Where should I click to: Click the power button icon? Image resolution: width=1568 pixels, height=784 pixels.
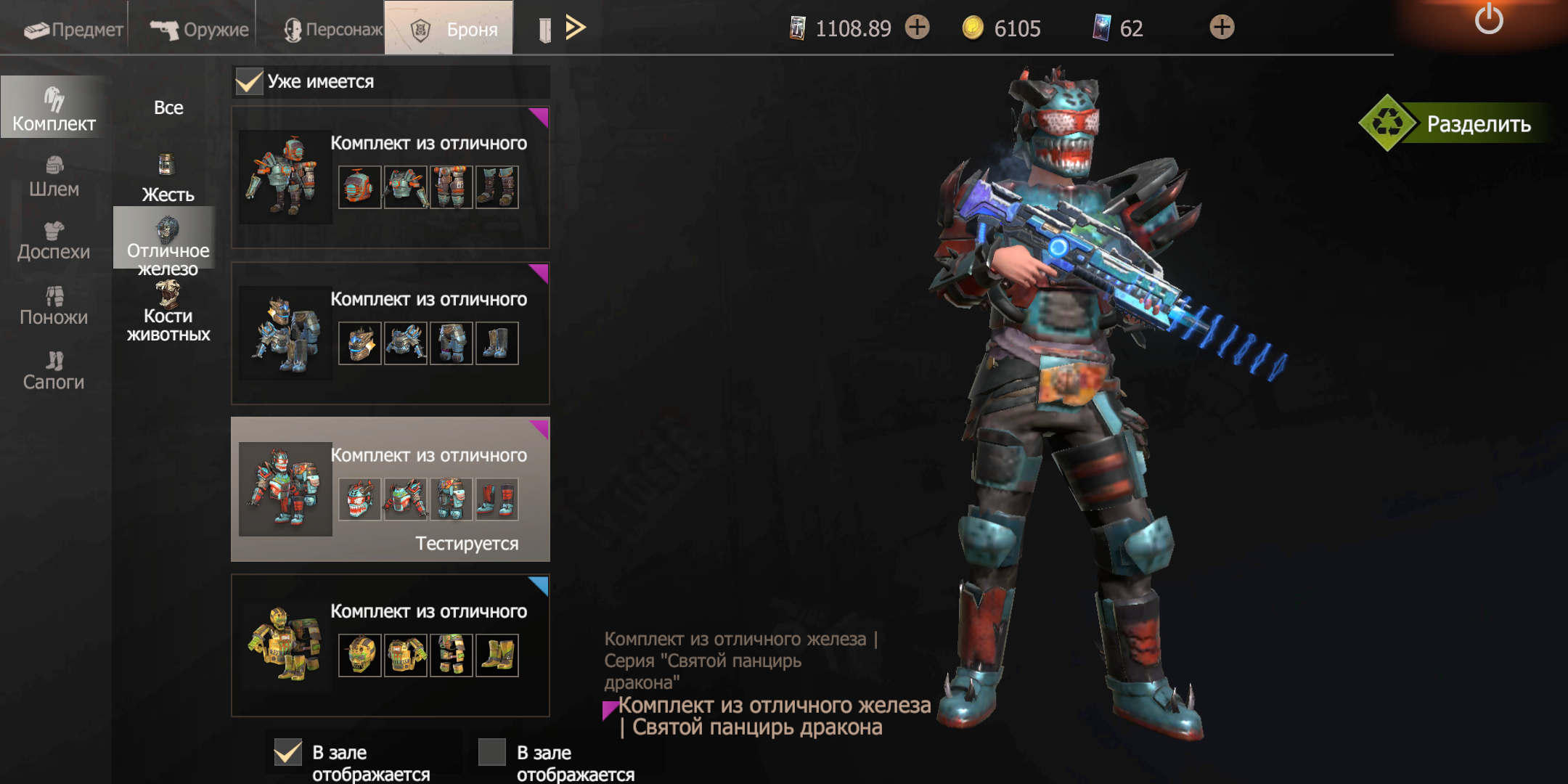(x=1488, y=20)
